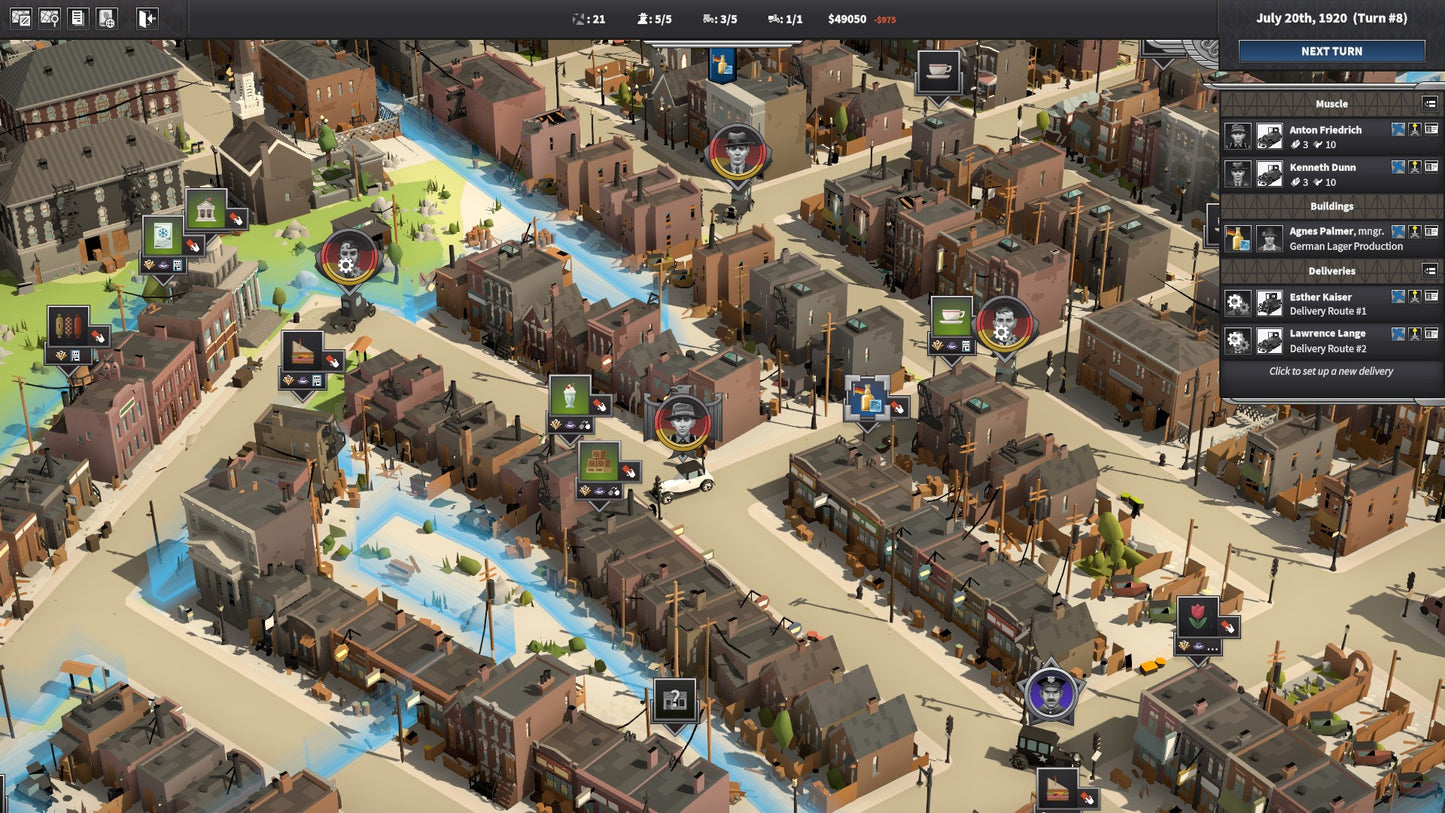The image size is (1445, 813).
Task: End the turn with NEXT TURN
Action: click(x=1331, y=51)
